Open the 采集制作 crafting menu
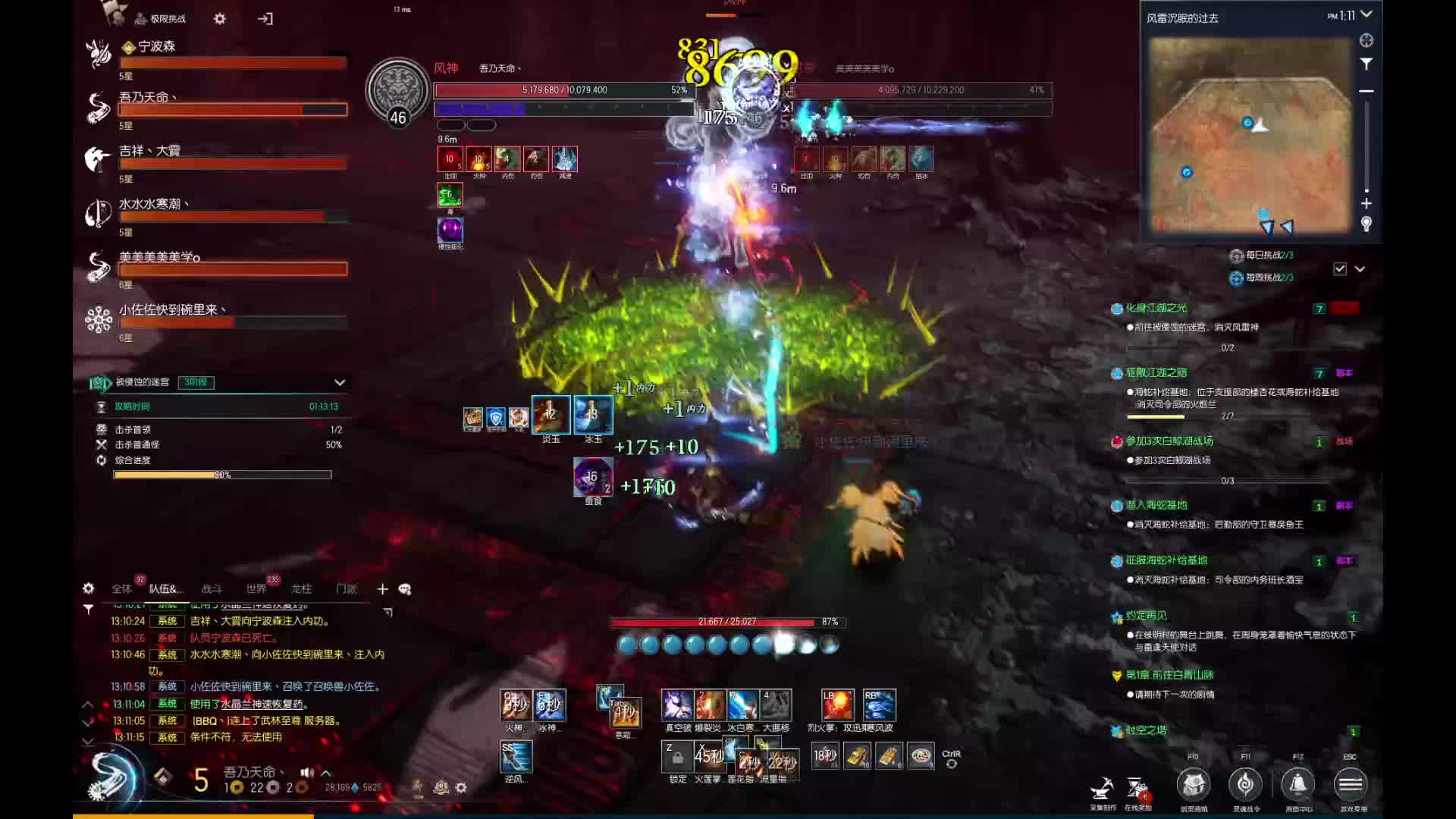Image resolution: width=1456 pixels, height=819 pixels. pos(1102,789)
